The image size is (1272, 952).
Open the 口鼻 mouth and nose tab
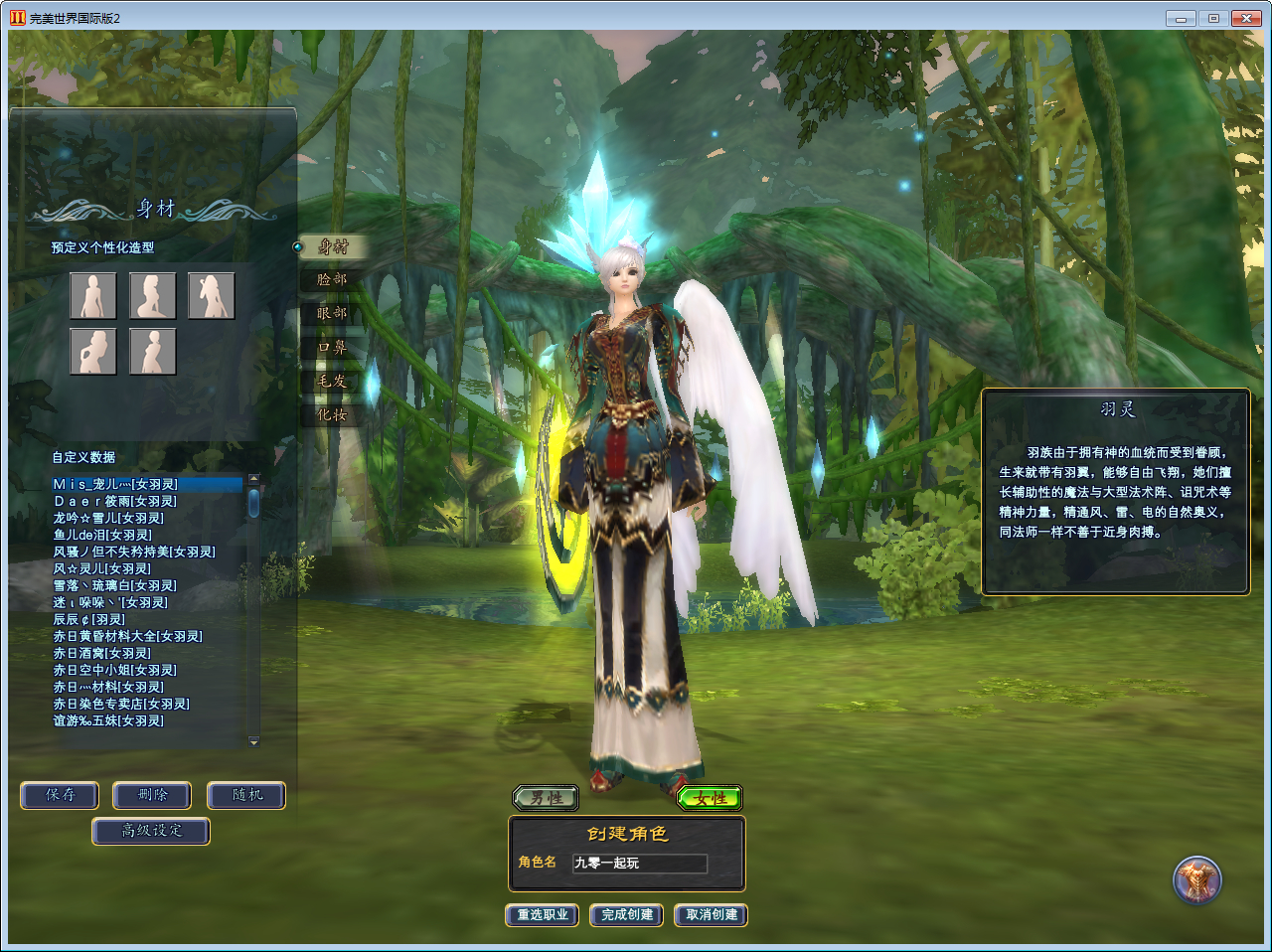pos(332,348)
